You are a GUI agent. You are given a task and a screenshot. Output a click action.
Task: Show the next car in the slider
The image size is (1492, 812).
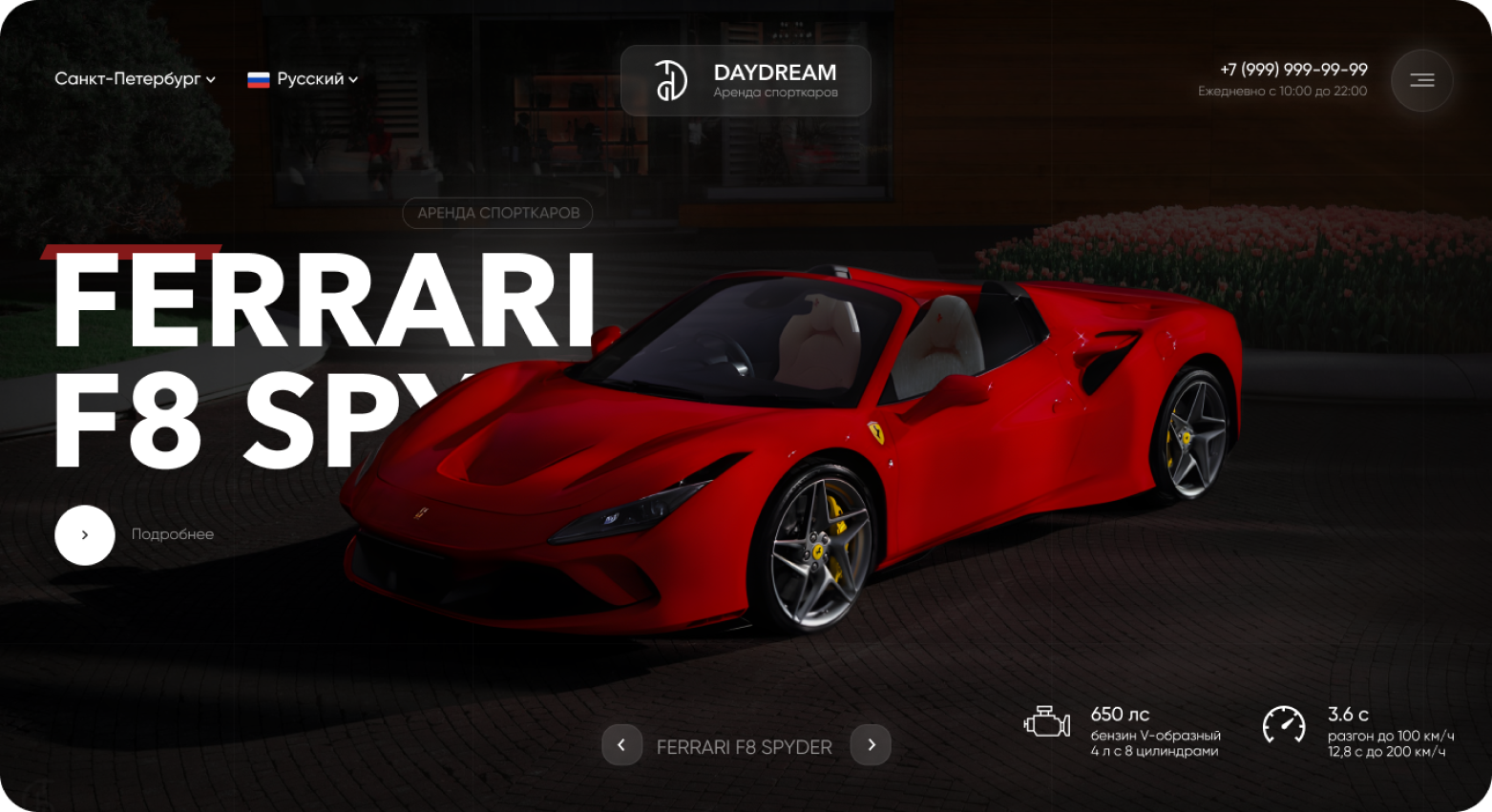tap(871, 745)
